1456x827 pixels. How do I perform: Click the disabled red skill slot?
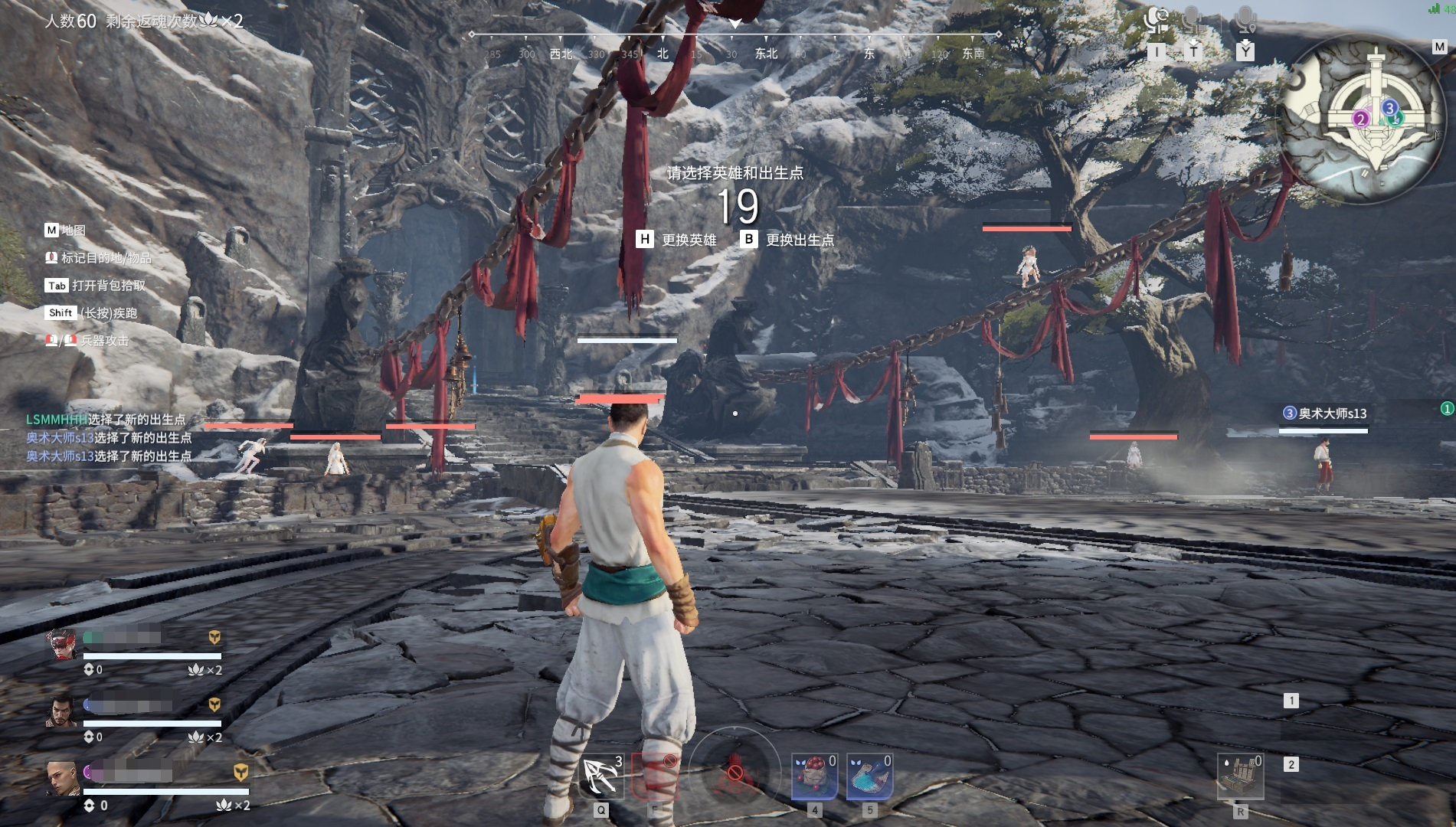pos(655,776)
